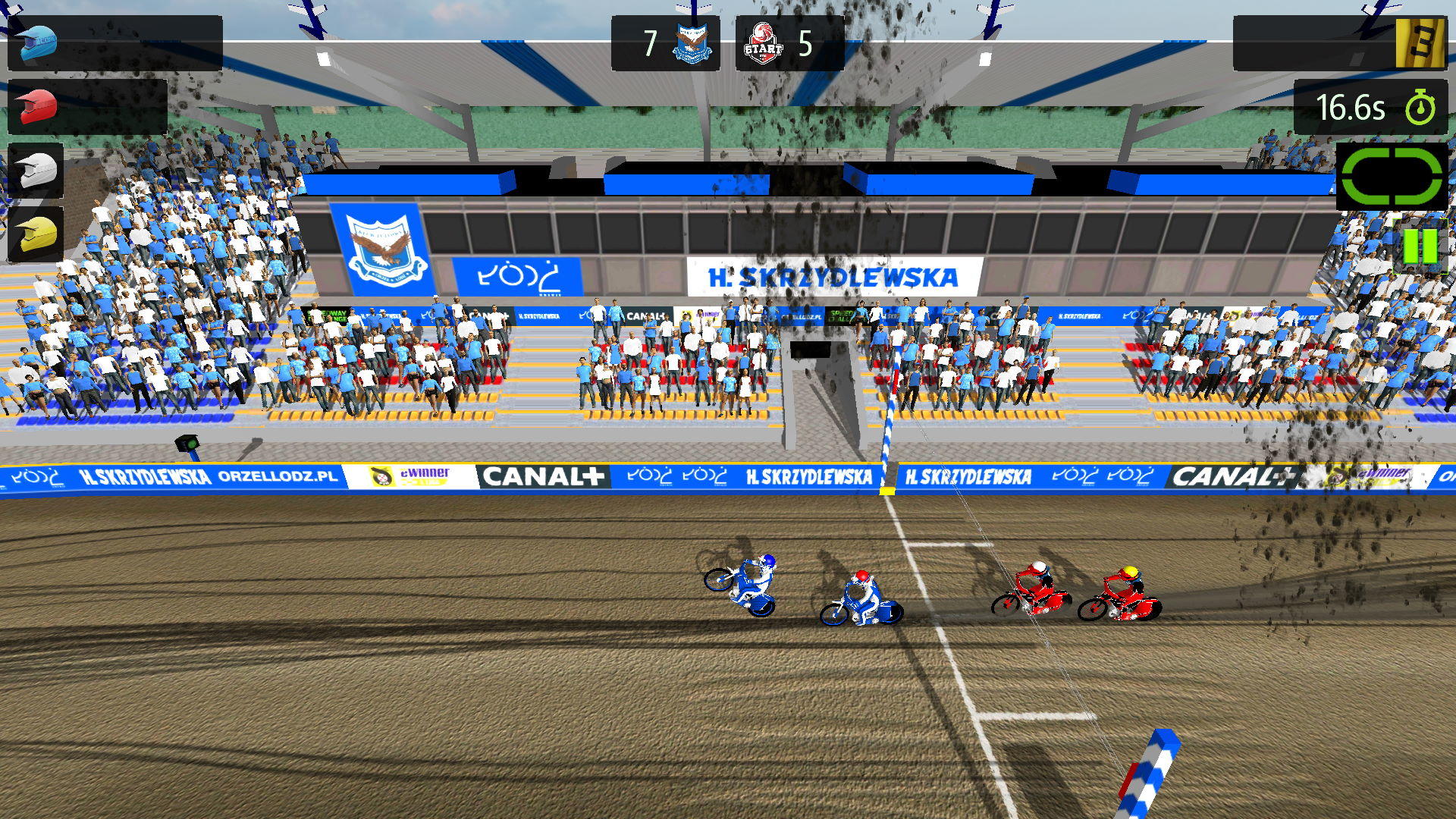This screenshot has height=819, width=1456.
Task: Toggle the white helmet rider panel
Action: [x=34, y=170]
